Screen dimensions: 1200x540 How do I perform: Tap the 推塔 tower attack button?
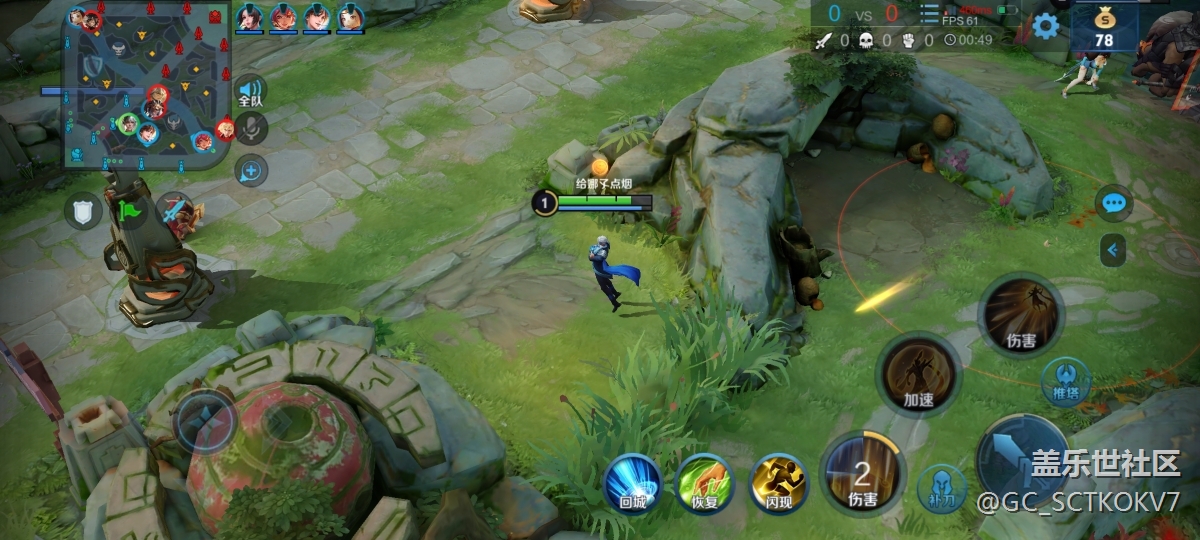pos(1065,383)
